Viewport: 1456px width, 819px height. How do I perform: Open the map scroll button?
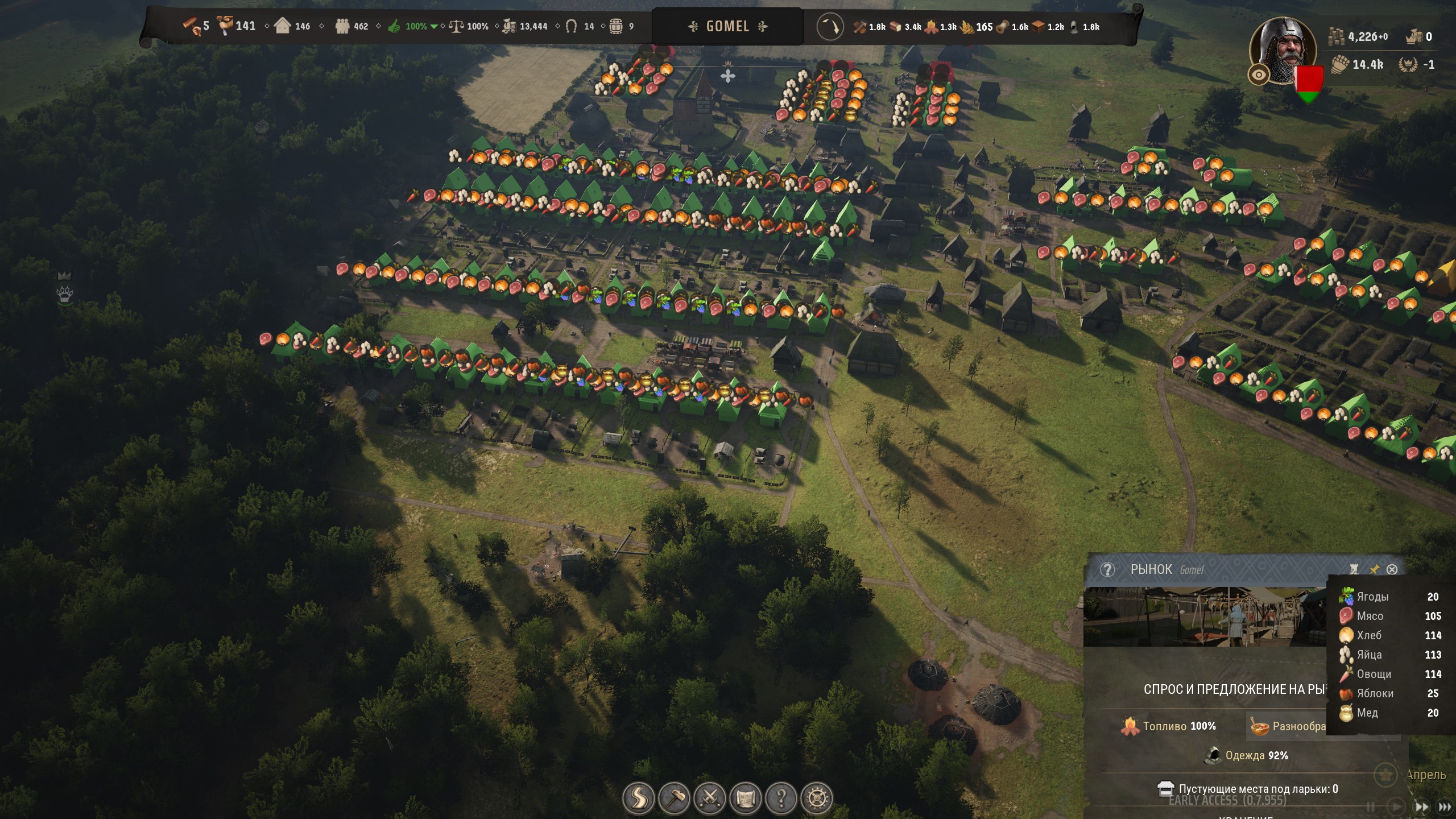(x=745, y=799)
